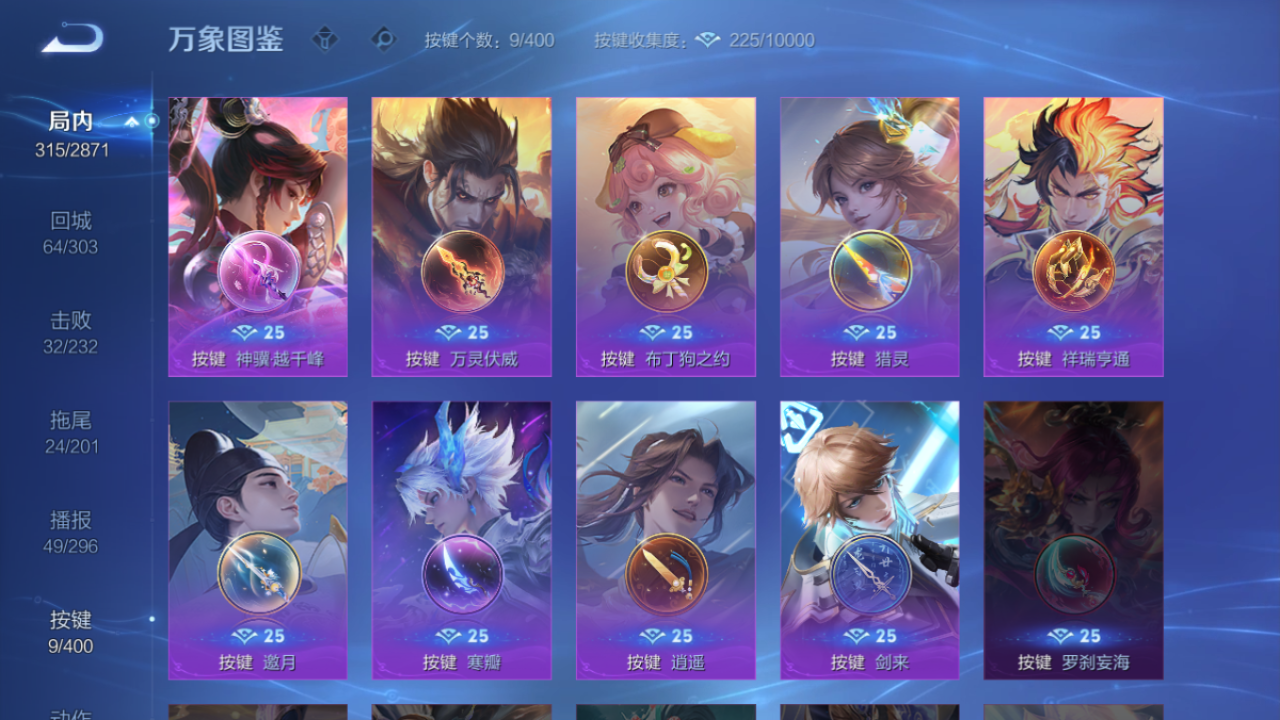Click the blade emblem on 罗刹妄海
1280x720 pixels.
[x=1073, y=570]
